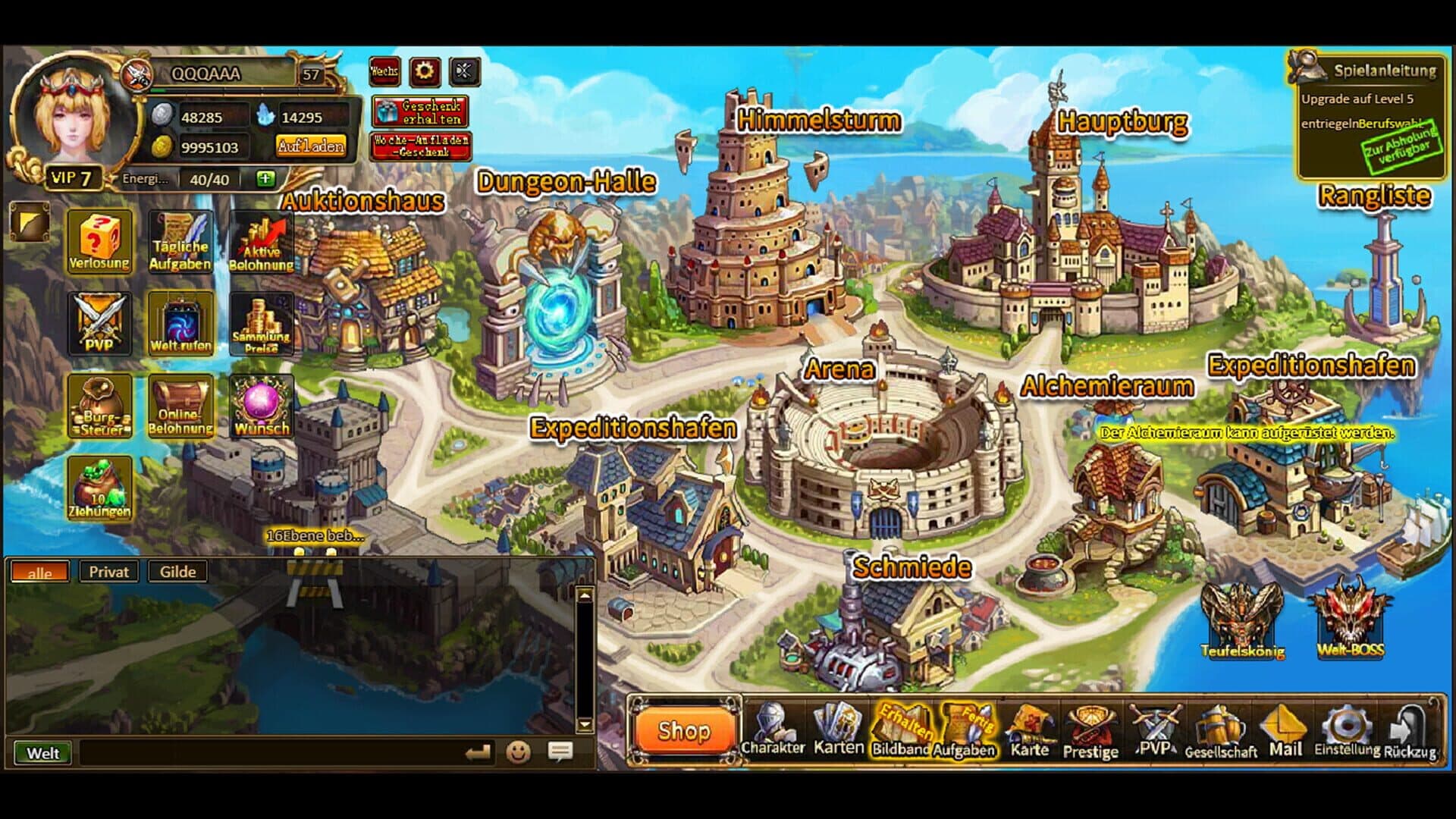Screen dimensions: 1456x819
Task: Open the Shop
Action: [x=684, y=731]
